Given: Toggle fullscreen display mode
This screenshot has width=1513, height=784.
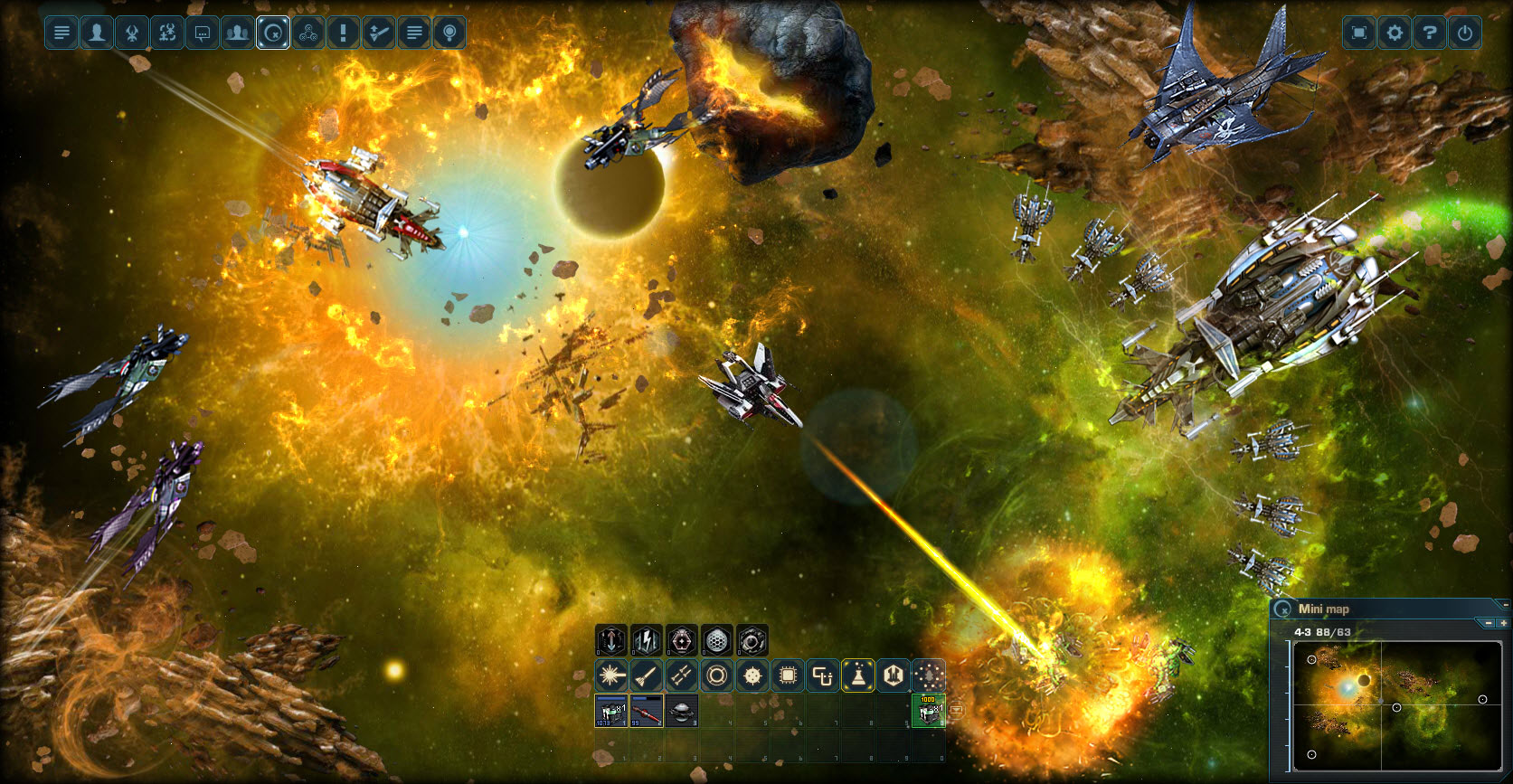Looking at the screenshot, I should [x=1359, y=33].
